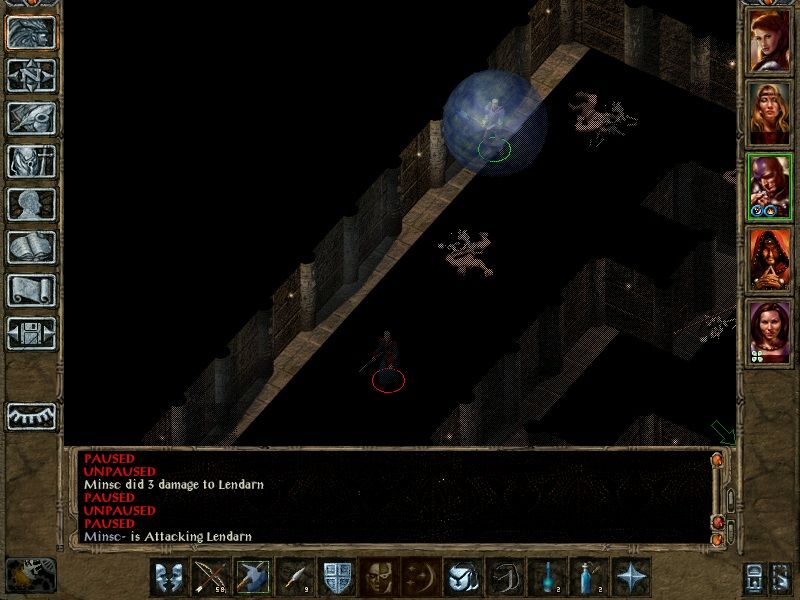Open game options using the floppy disk button
This screenshot has height=600, width=800.
[x=31, y=333]
